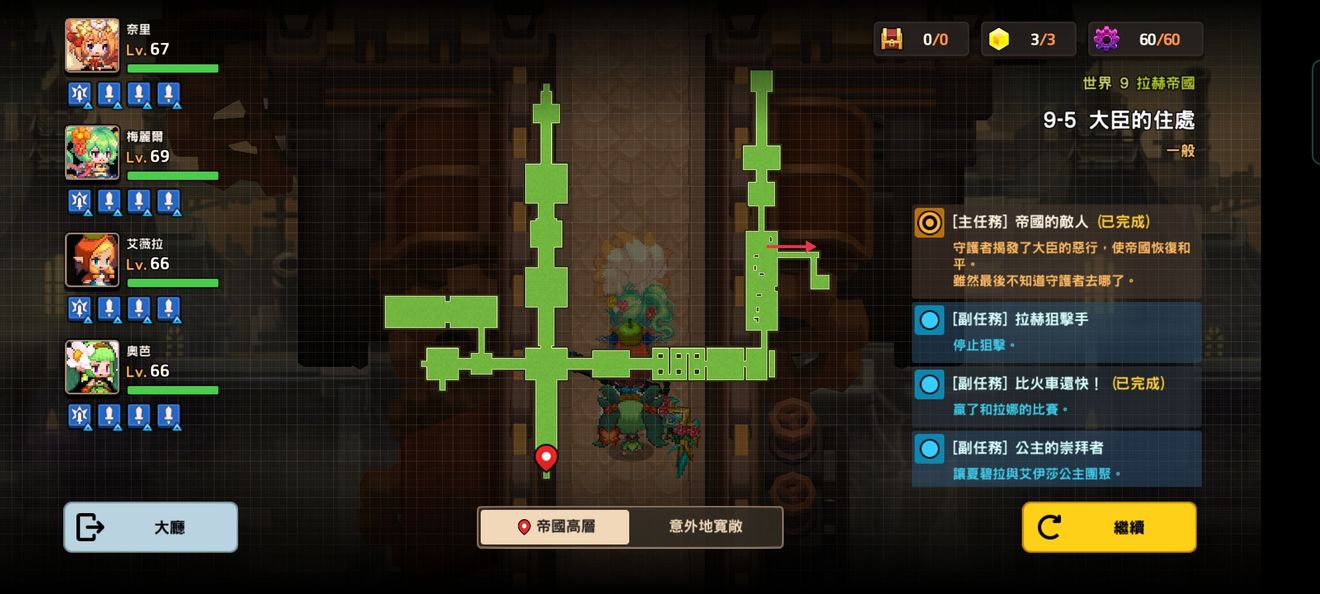Select 艾薇拉 hero portrait
Screen dimensions: 1320x594
pyautogui.click(x=92, y=260)
